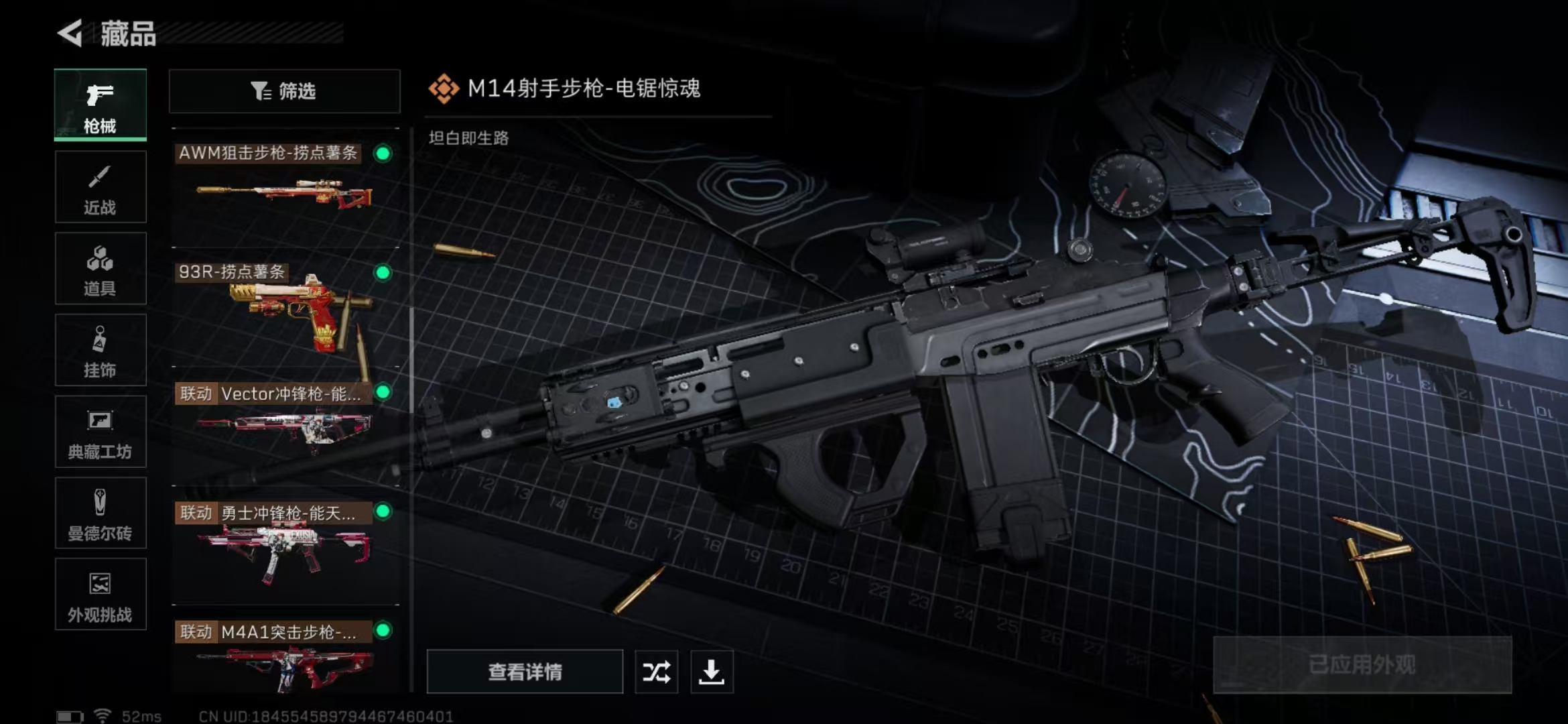Open the 筛选 filter button
The height and width of the screenshot is (724, 1568).
tap(285, 91)
